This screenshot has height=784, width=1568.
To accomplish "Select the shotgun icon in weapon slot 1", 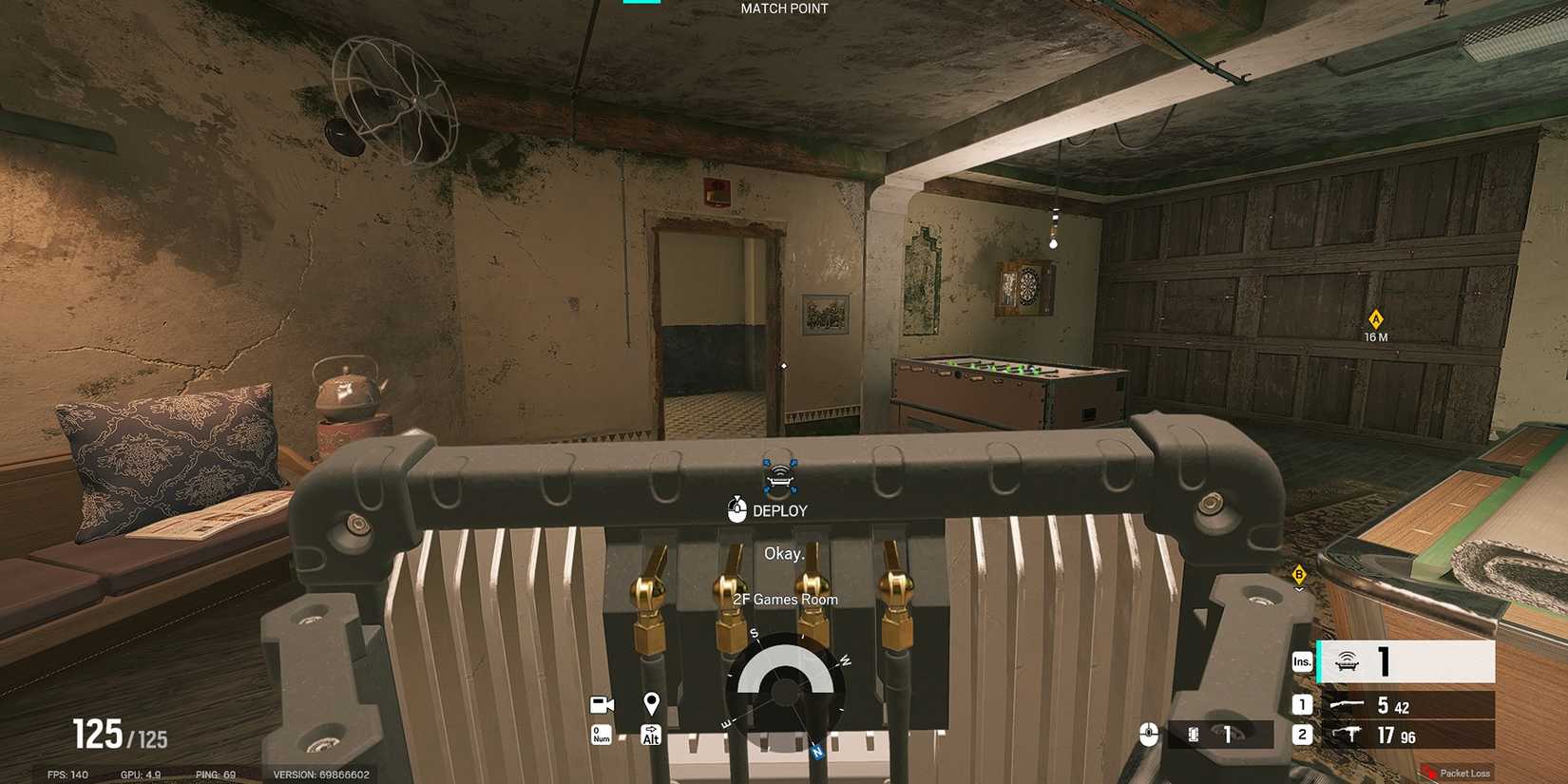I will point(1349,706).
